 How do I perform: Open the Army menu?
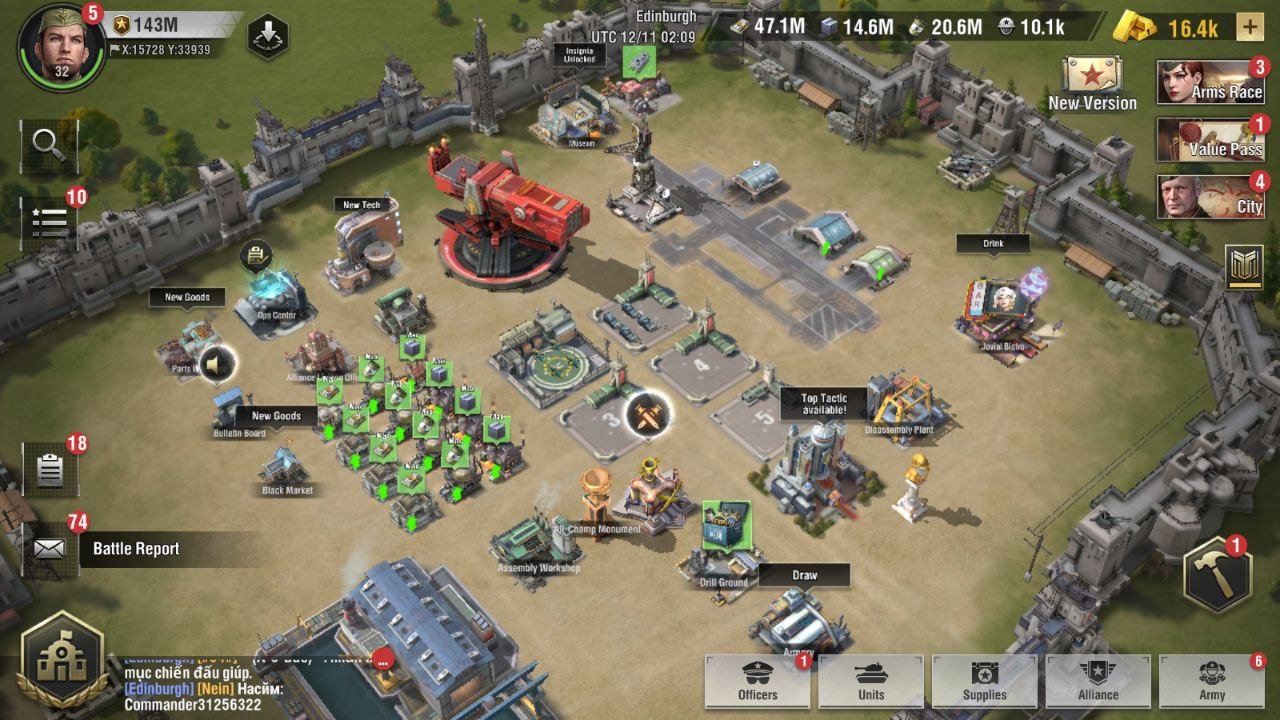pos(1212,681)
